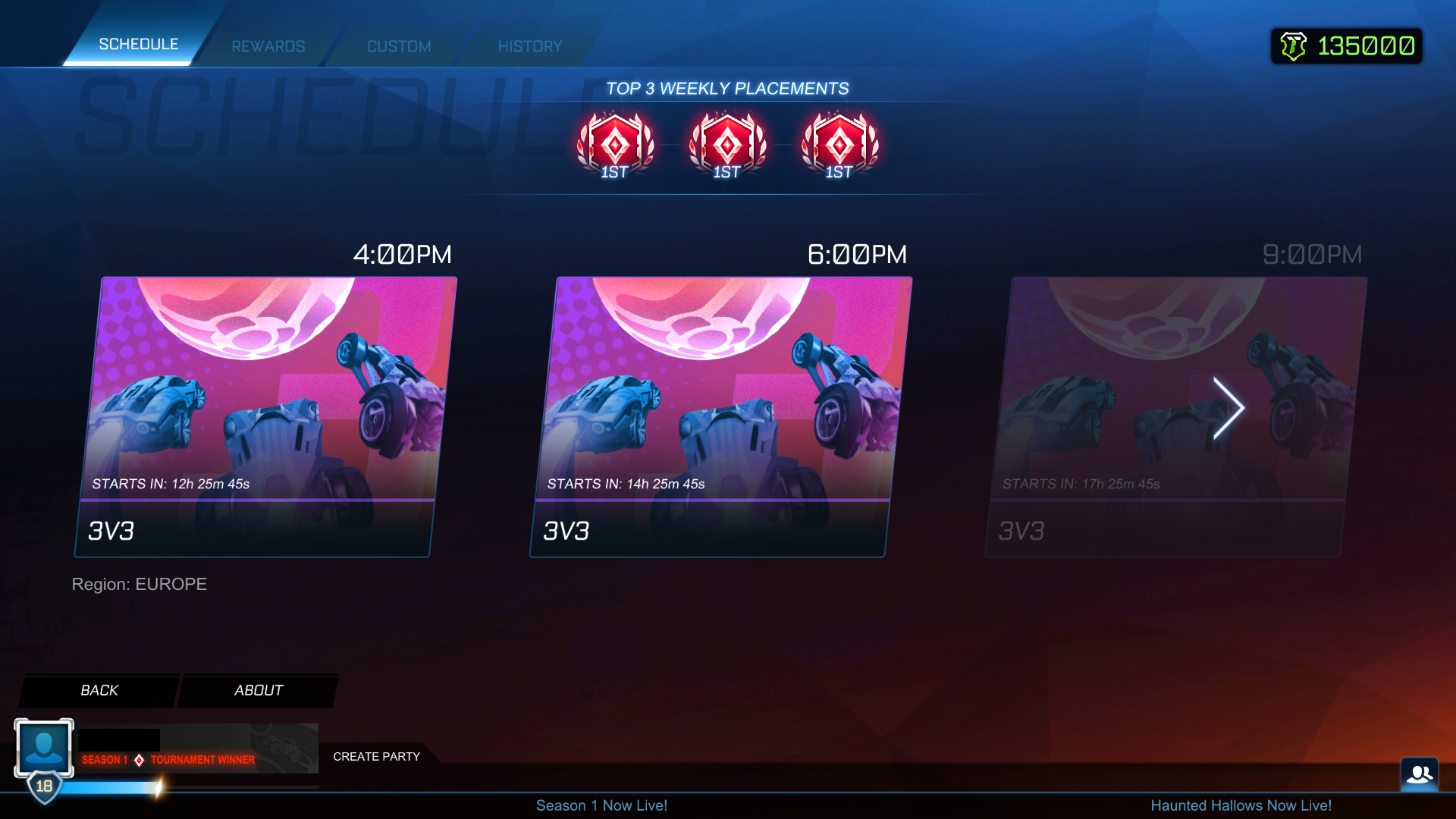Viewport: 1456px width, 819px height.
Task: Select the middle 1ST placement trophy
Action: pyautogui.click(x=726, y=144)
